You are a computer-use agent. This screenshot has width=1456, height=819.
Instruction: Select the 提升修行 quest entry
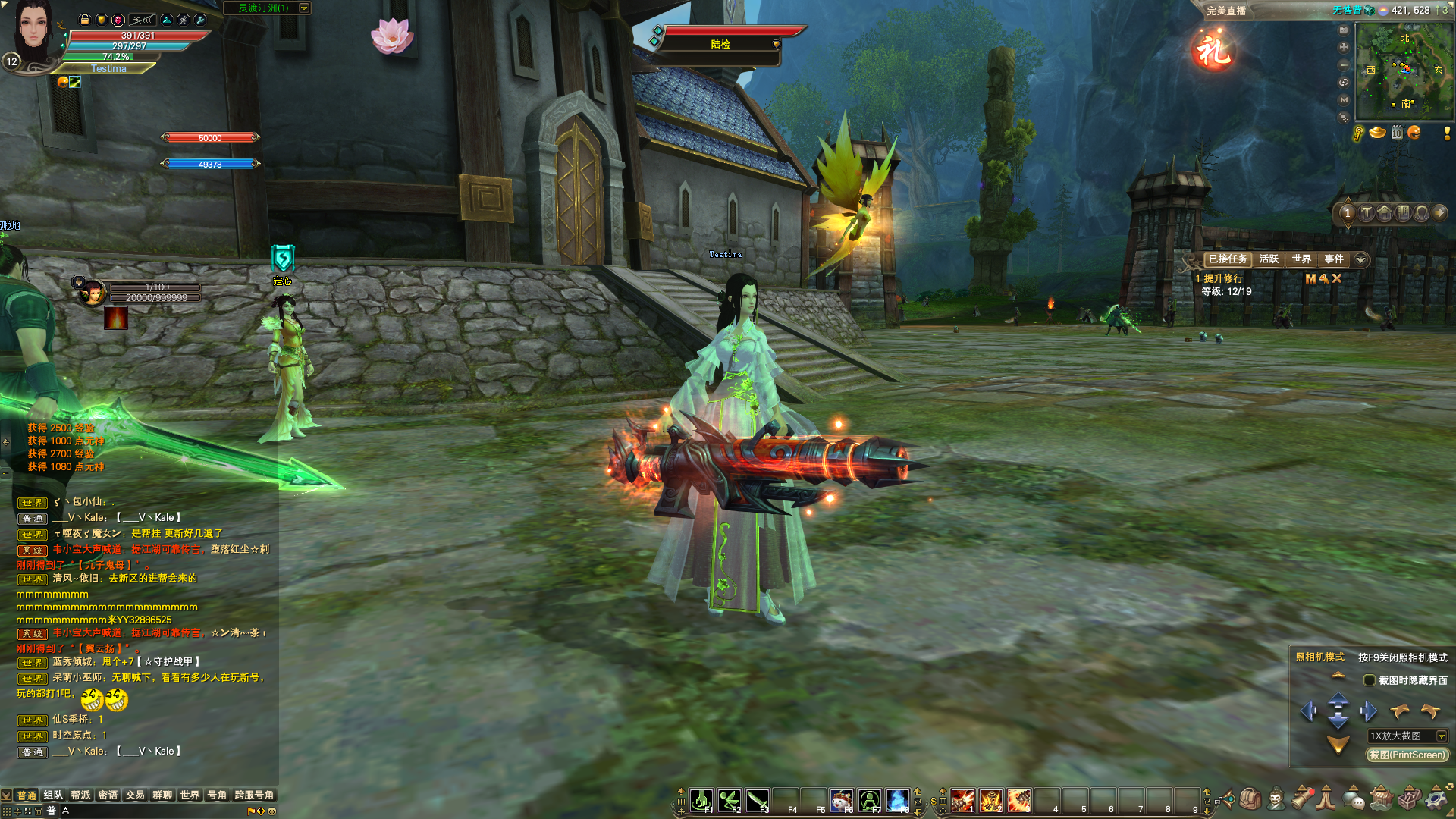tap(1223, 278)
